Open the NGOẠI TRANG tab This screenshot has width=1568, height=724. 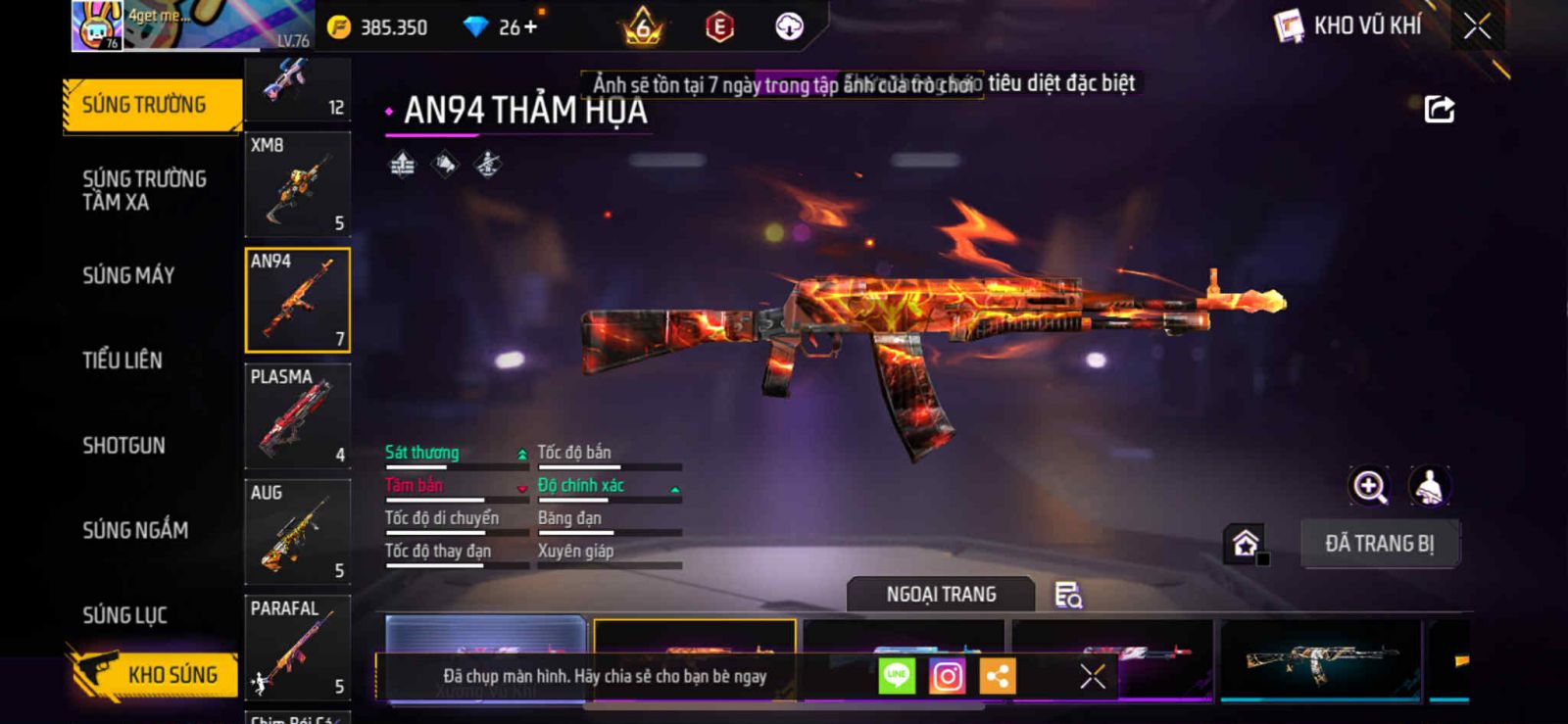[x=941, y=595]
